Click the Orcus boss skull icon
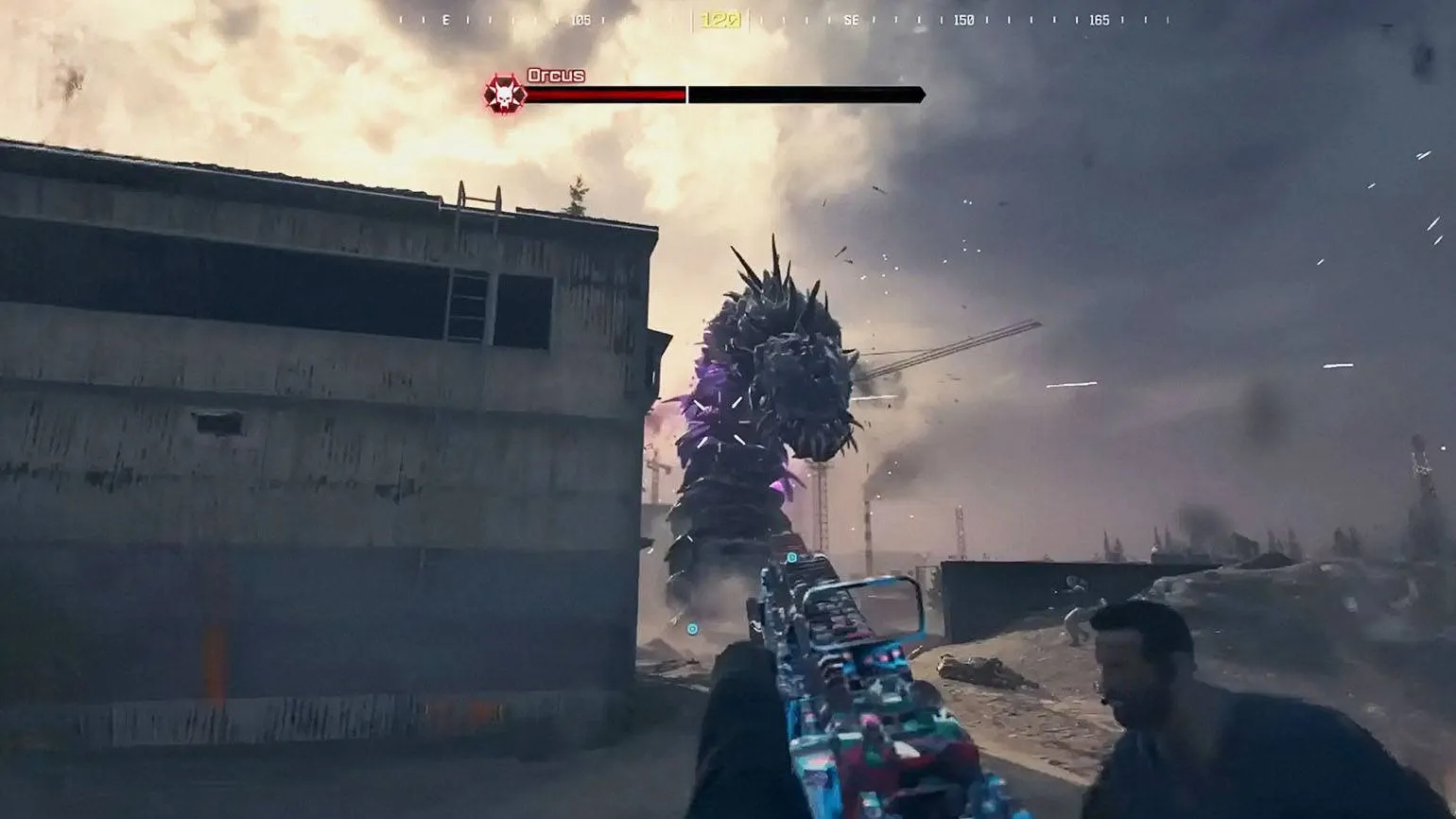This screenshot has height=819, width=1456. click(505, 95)
